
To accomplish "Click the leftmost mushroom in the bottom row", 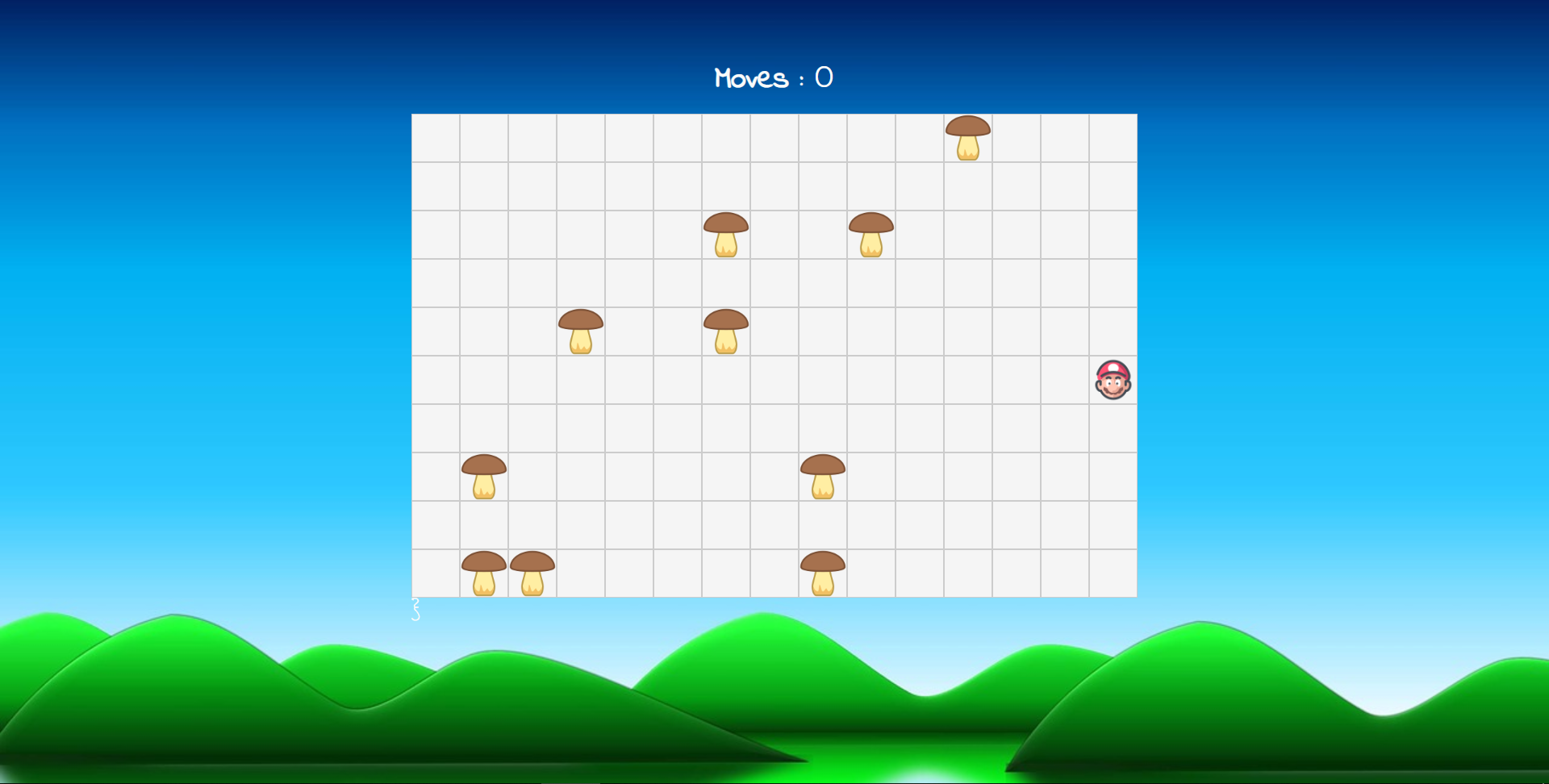I will 484,573.
